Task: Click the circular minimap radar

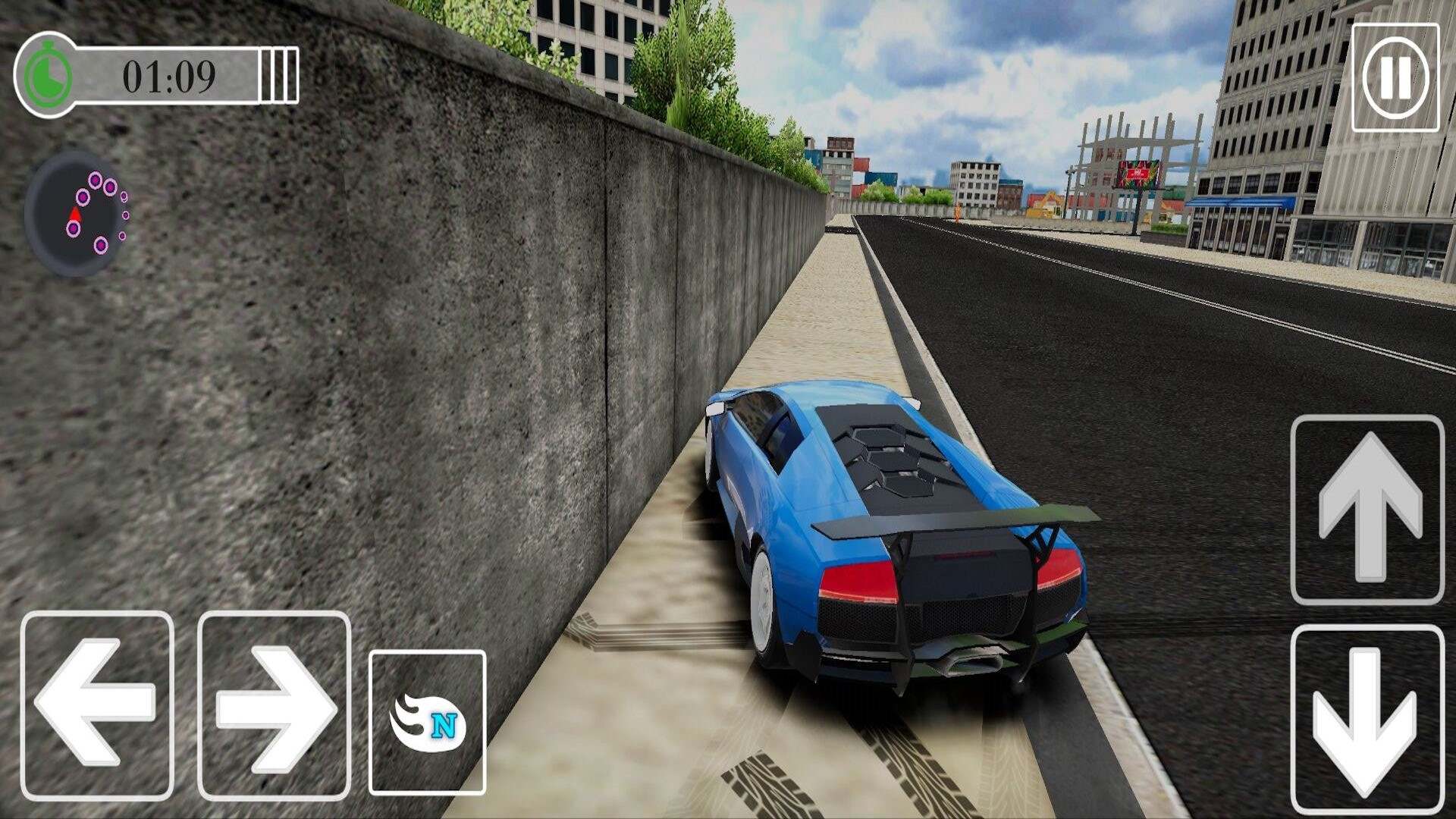Action: coord(77,214)
